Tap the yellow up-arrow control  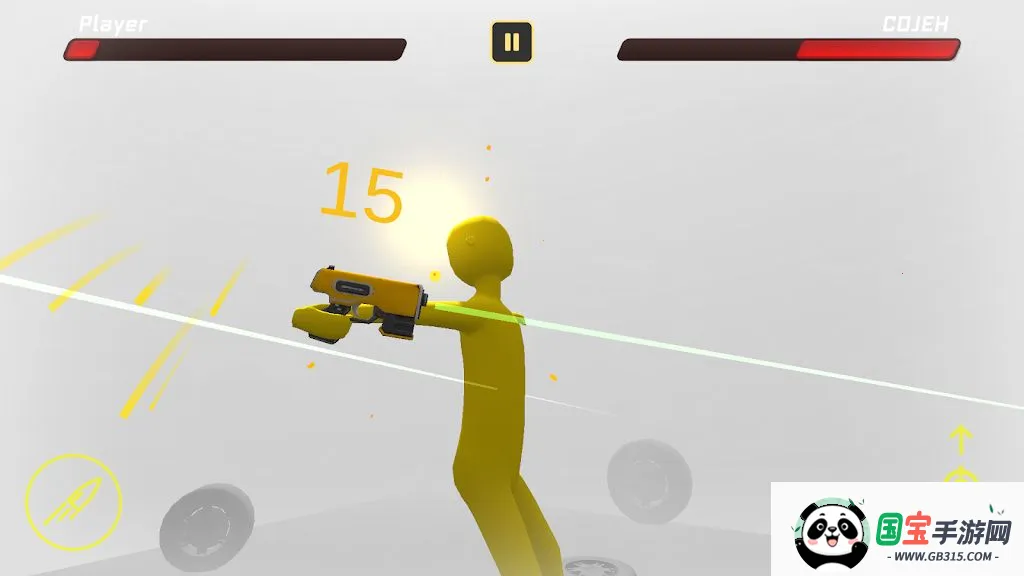click(960, 439)
